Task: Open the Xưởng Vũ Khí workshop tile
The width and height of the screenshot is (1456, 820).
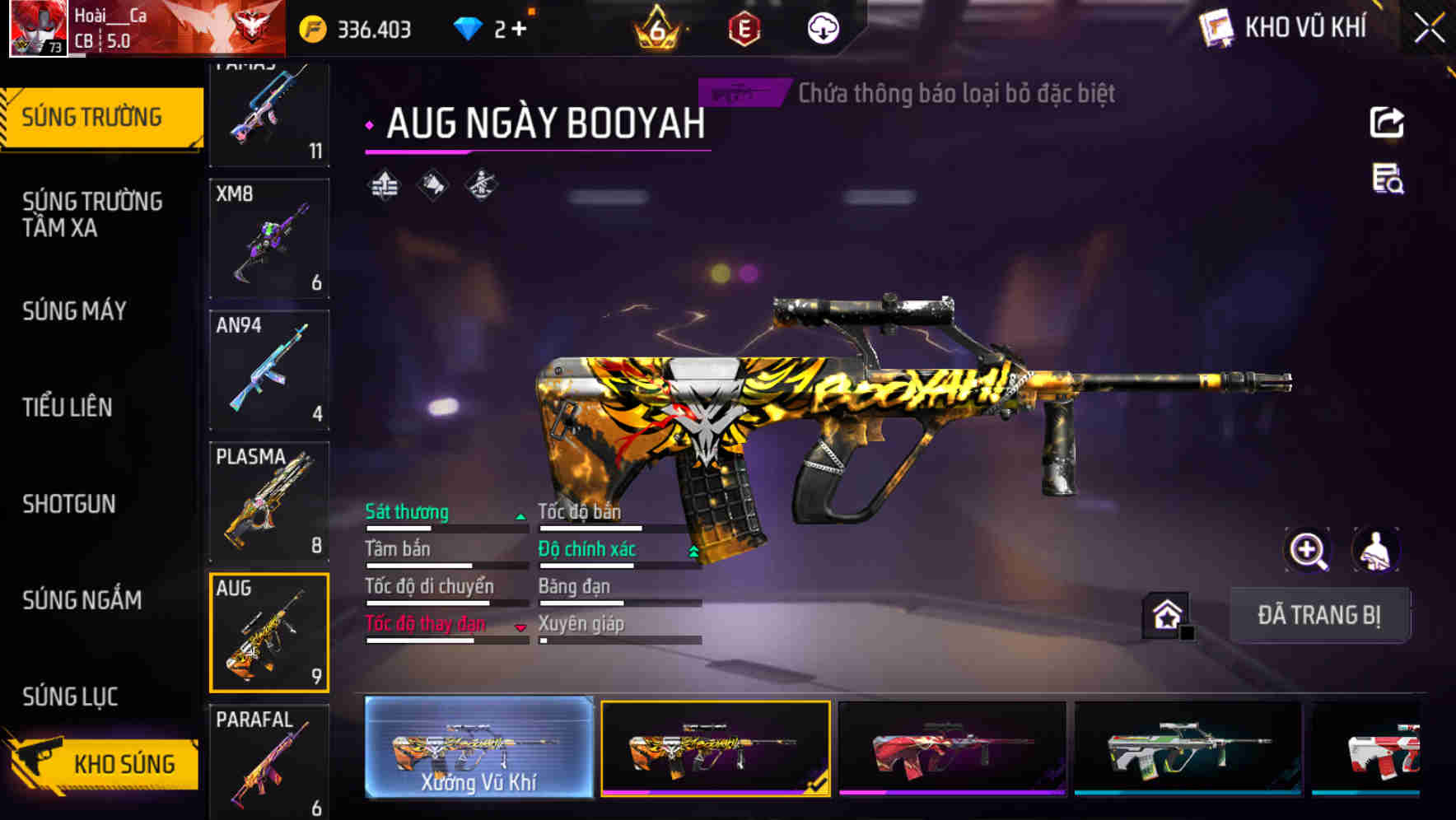Action: pyautogui.click(x=478, y=748)
